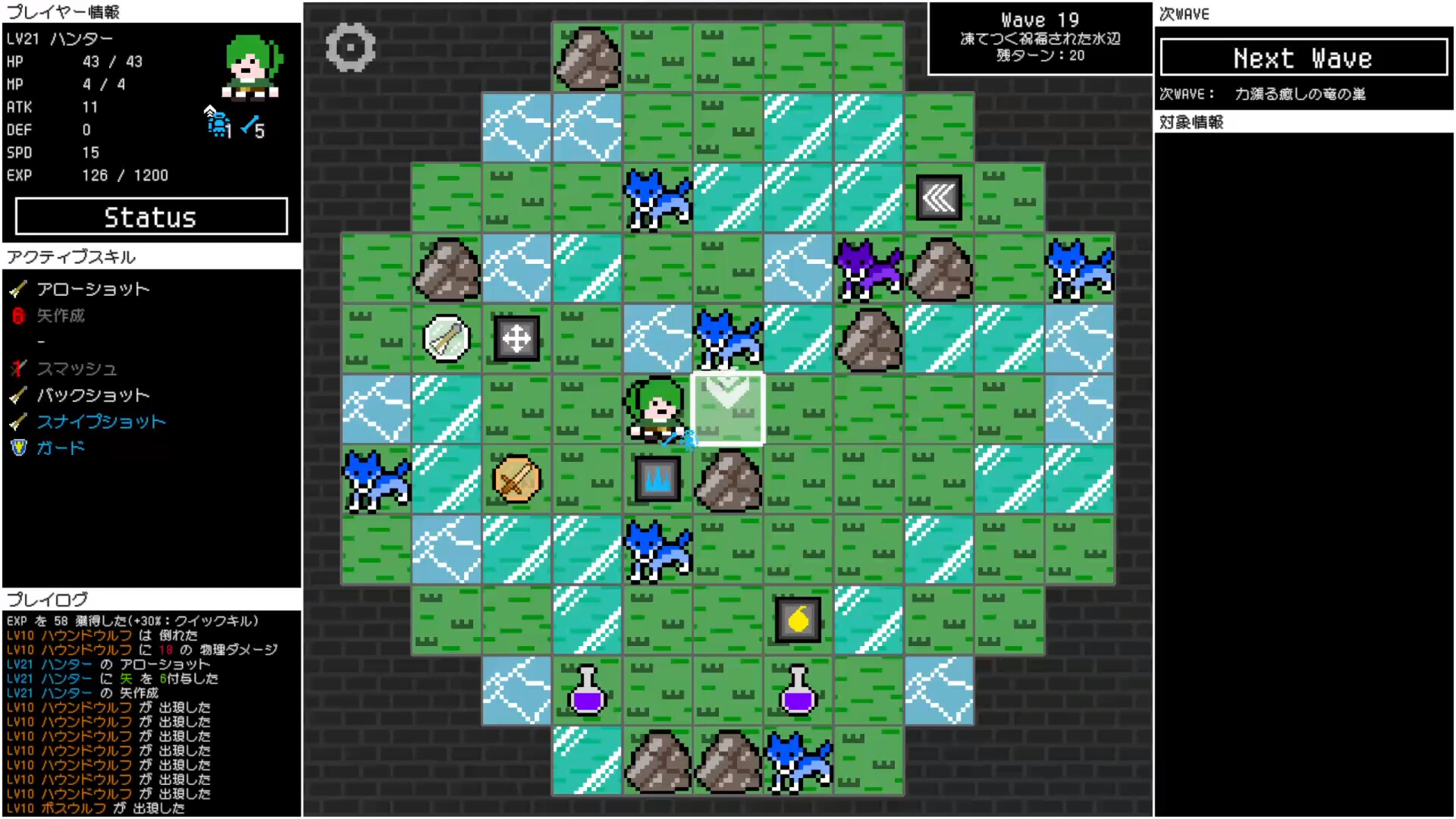Click the crossed sword-and-shield coin tile

[517, 479]
